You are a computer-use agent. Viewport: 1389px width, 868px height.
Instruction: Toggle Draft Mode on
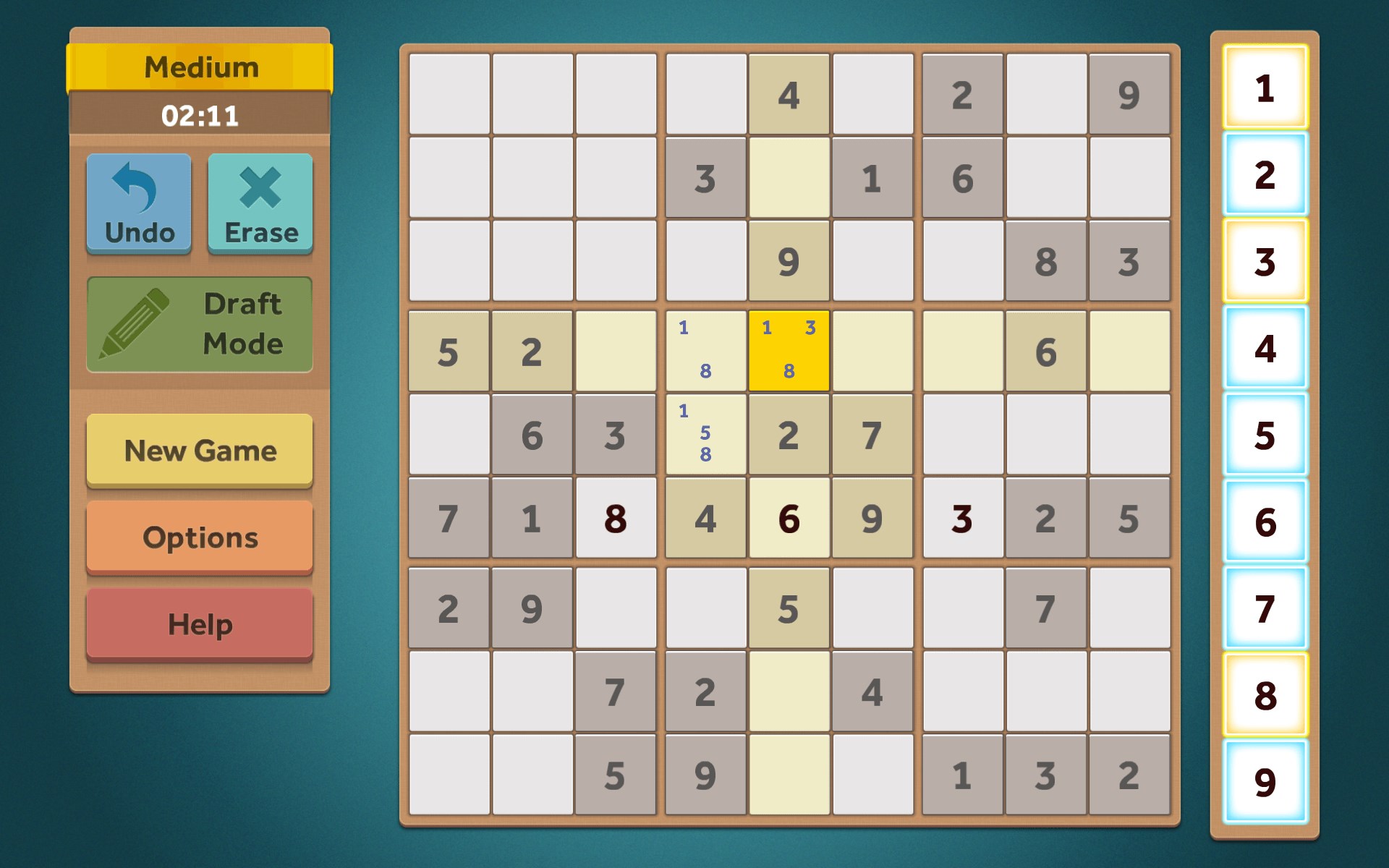[x=199, y=325]
